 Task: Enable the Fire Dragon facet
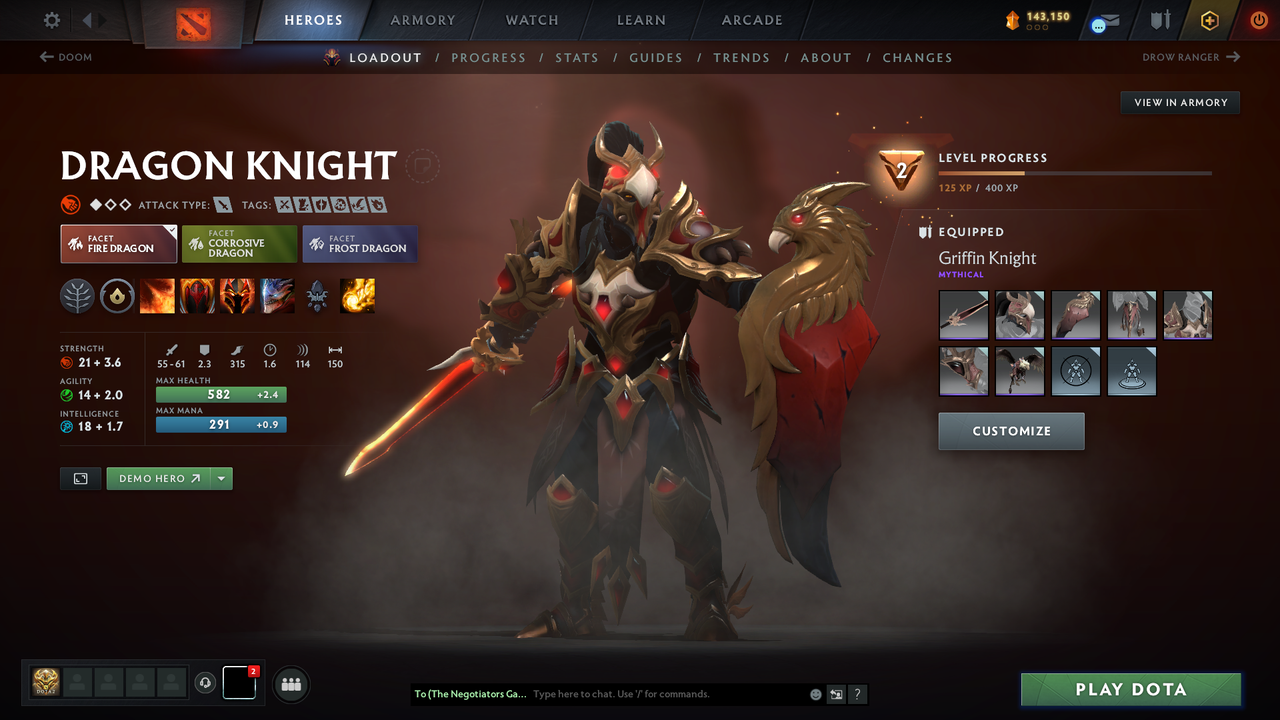[118, 243]
